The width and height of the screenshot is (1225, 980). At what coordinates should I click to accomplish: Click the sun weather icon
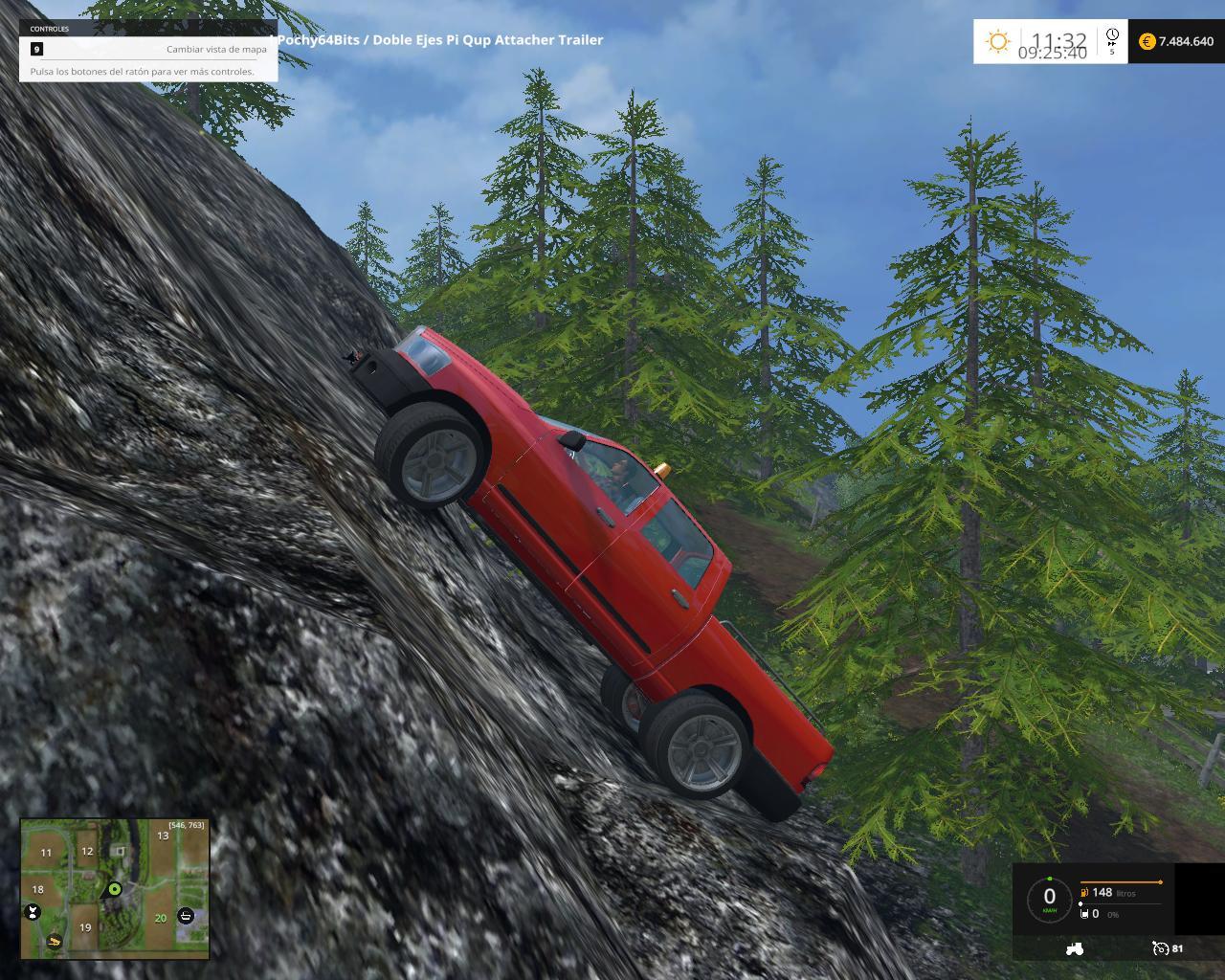pos(998,41)
